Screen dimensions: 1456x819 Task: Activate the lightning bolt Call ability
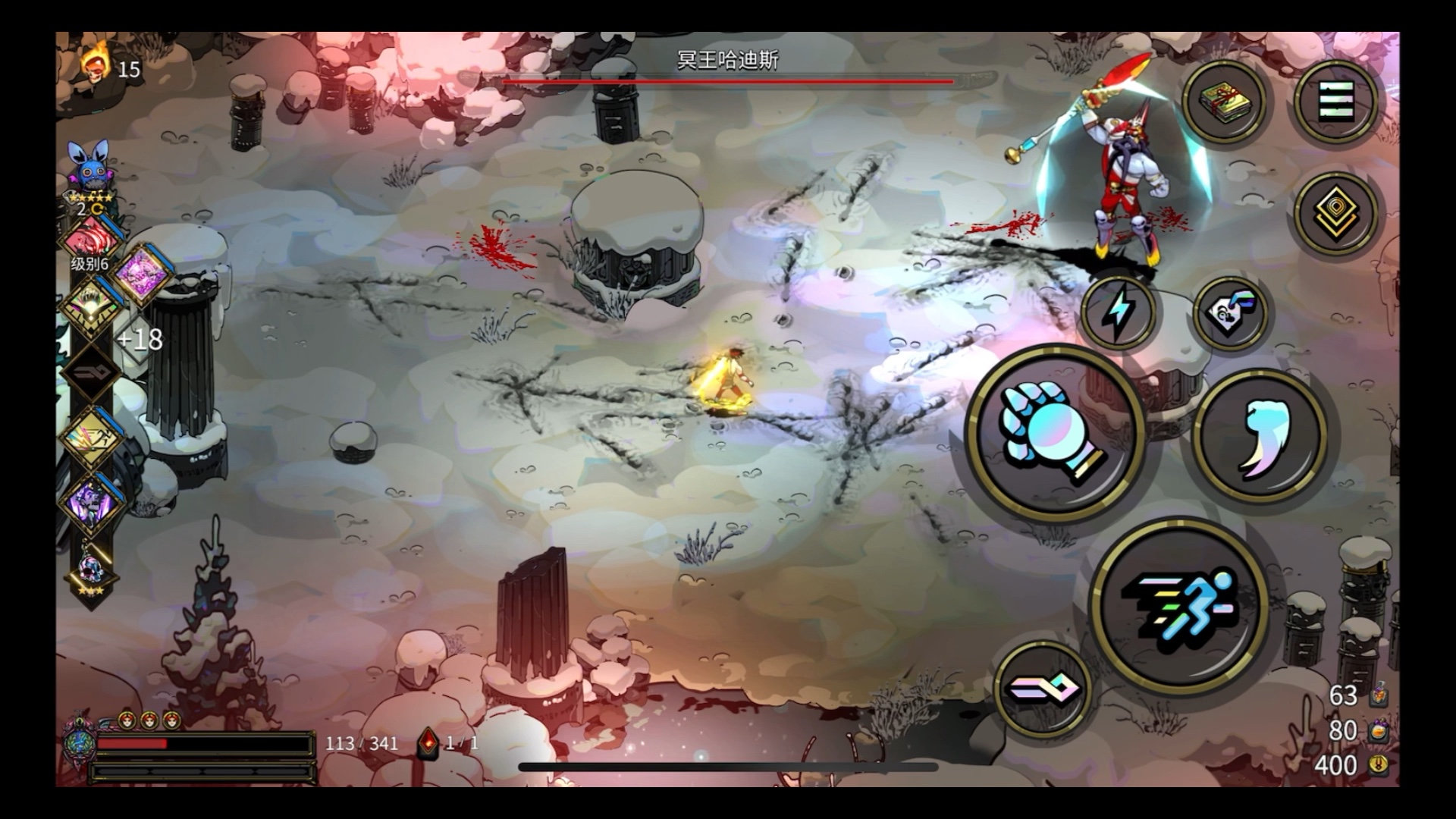coord(1119,311)
